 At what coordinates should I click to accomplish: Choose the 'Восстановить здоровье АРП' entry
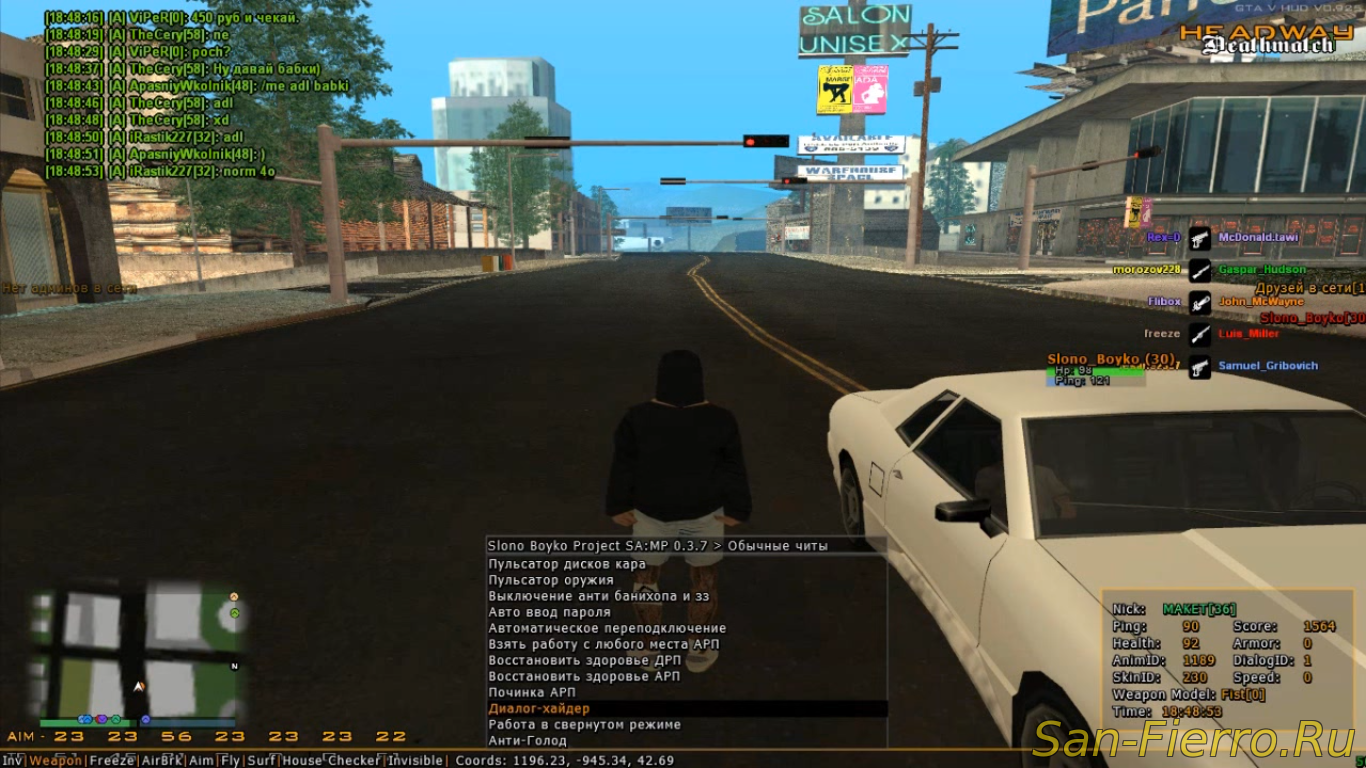584,676
